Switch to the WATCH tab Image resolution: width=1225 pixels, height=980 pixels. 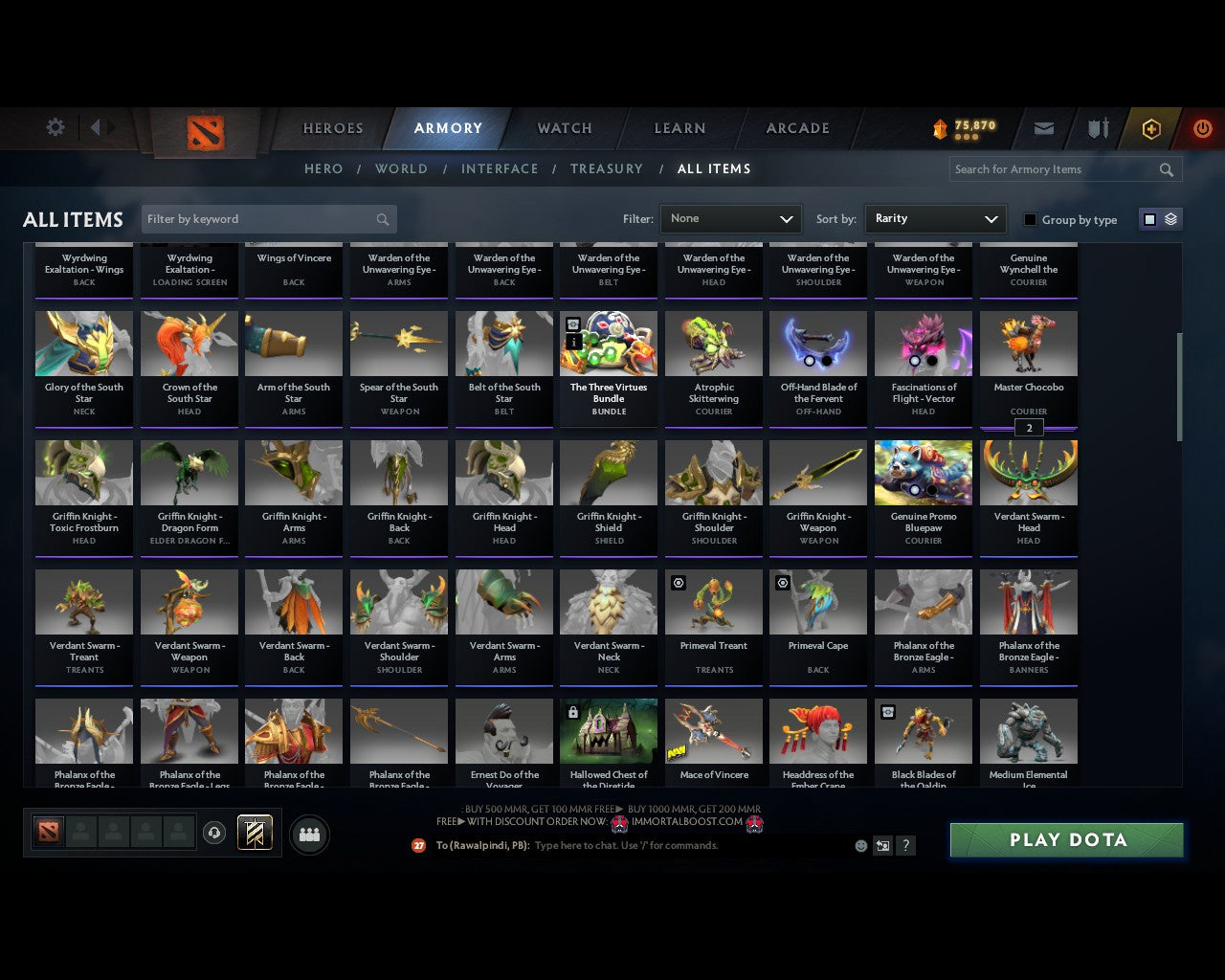564,128
